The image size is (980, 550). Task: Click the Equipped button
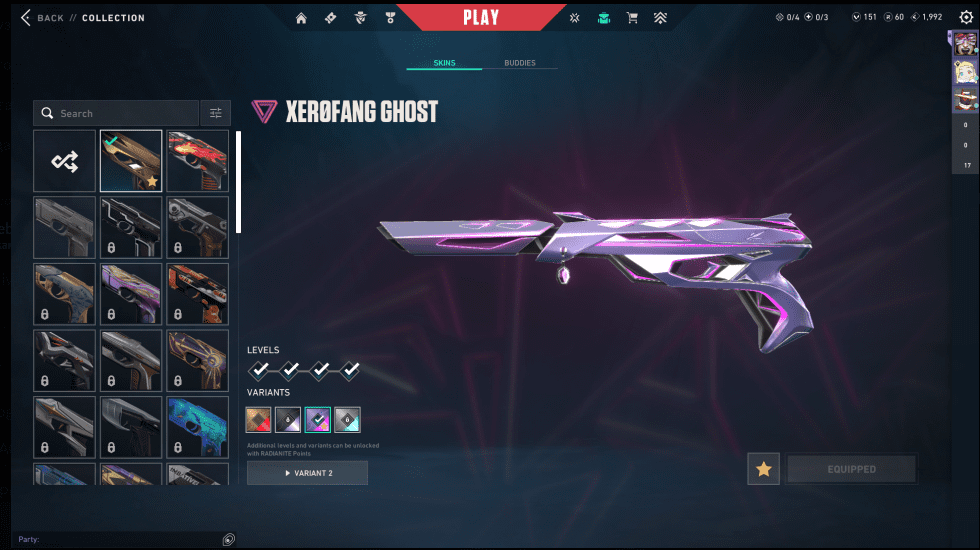coord(851,469)
